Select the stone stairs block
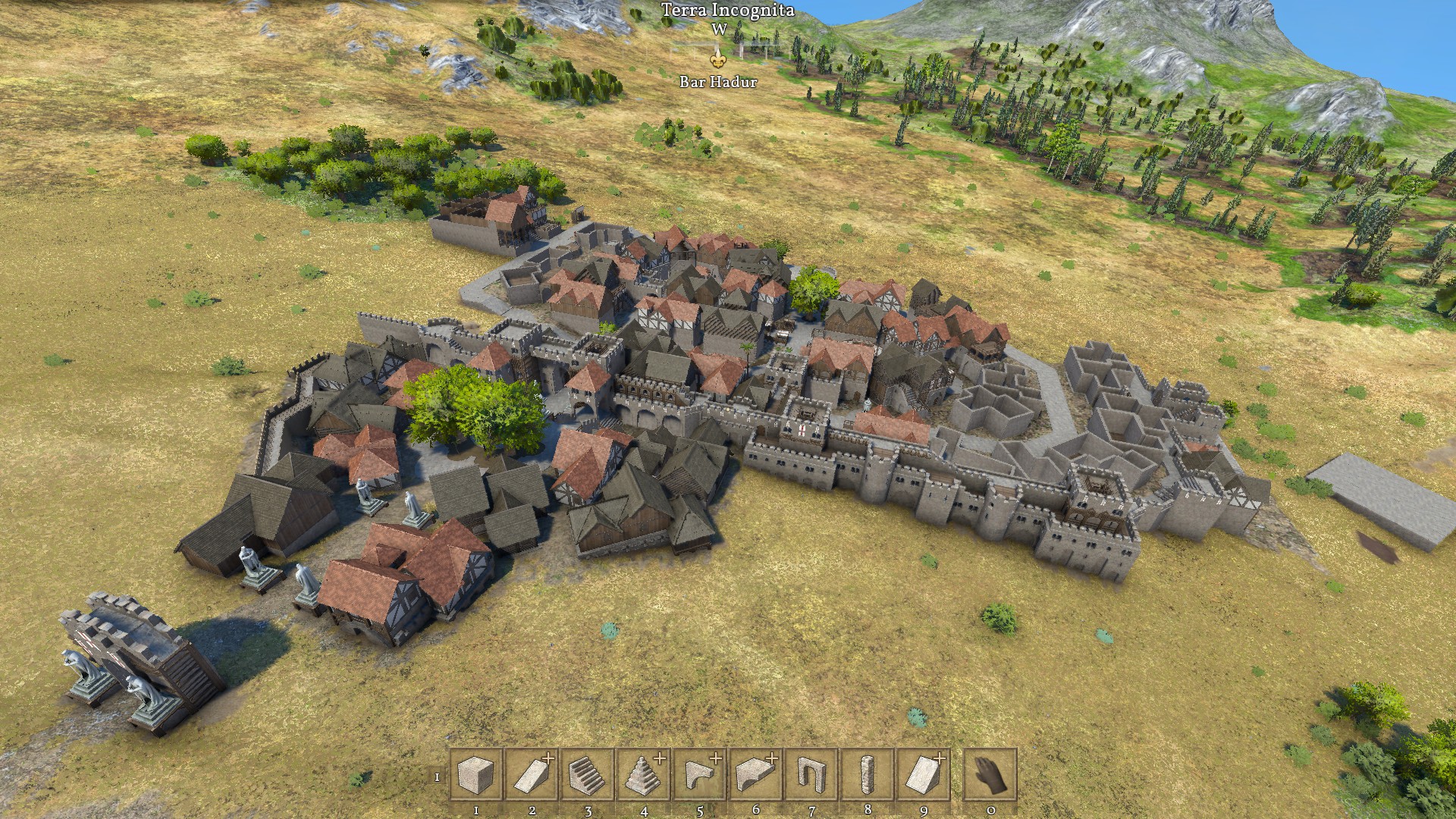The height and width of the screenshot is (819, 1456). click(588, 775)
